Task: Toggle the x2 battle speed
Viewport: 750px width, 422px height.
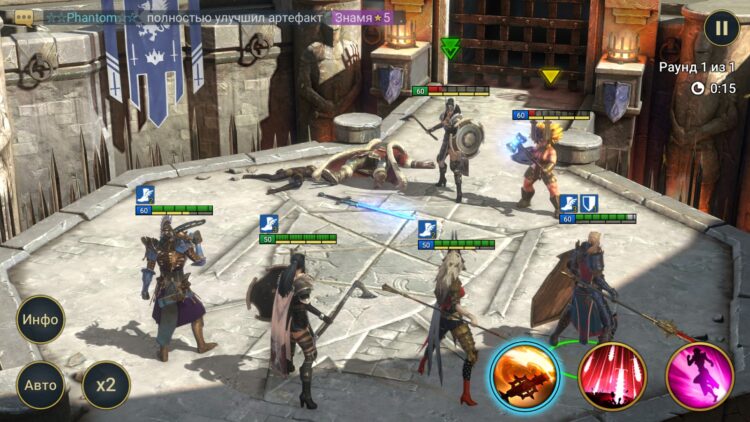Action: pos(105,384)
